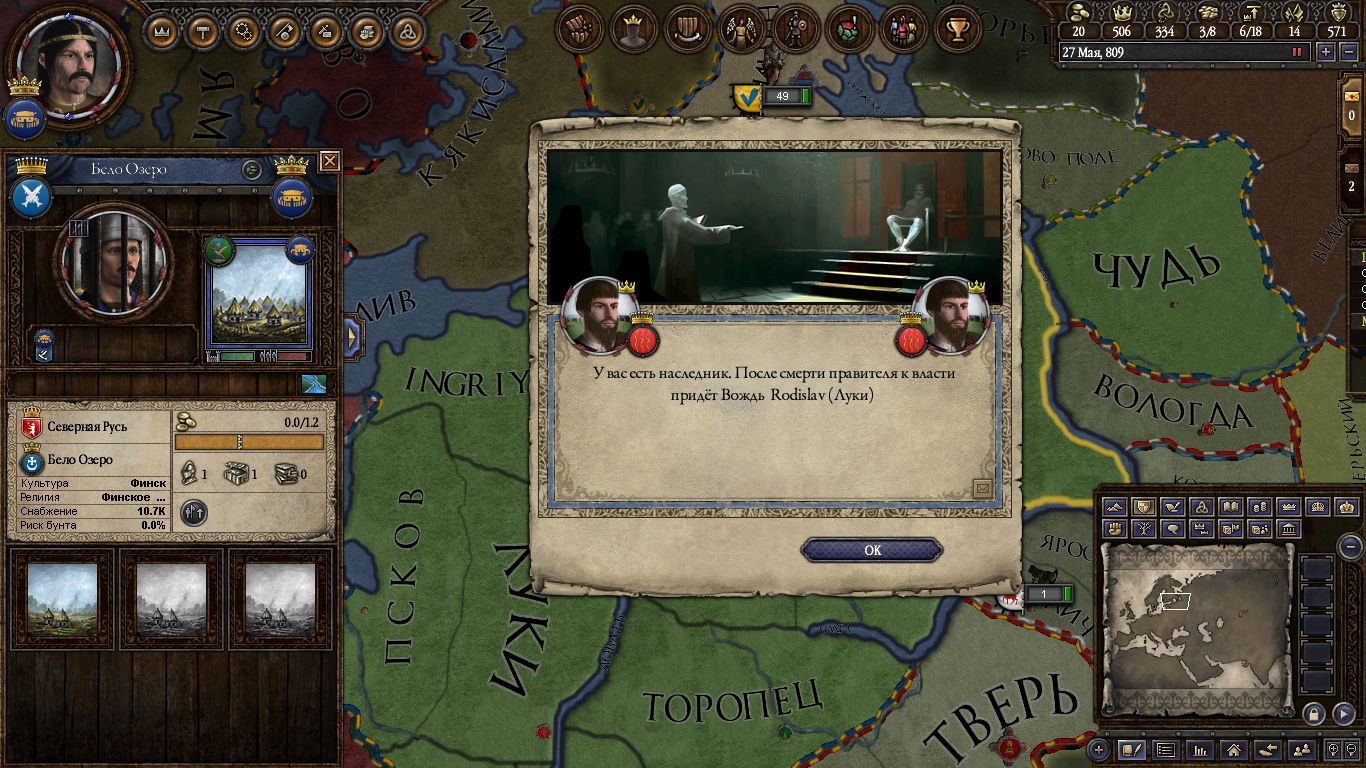Open the crossed swords button in the province panel
The height and width of the screenshot is (768, 1366).
[x=31, y=196]
